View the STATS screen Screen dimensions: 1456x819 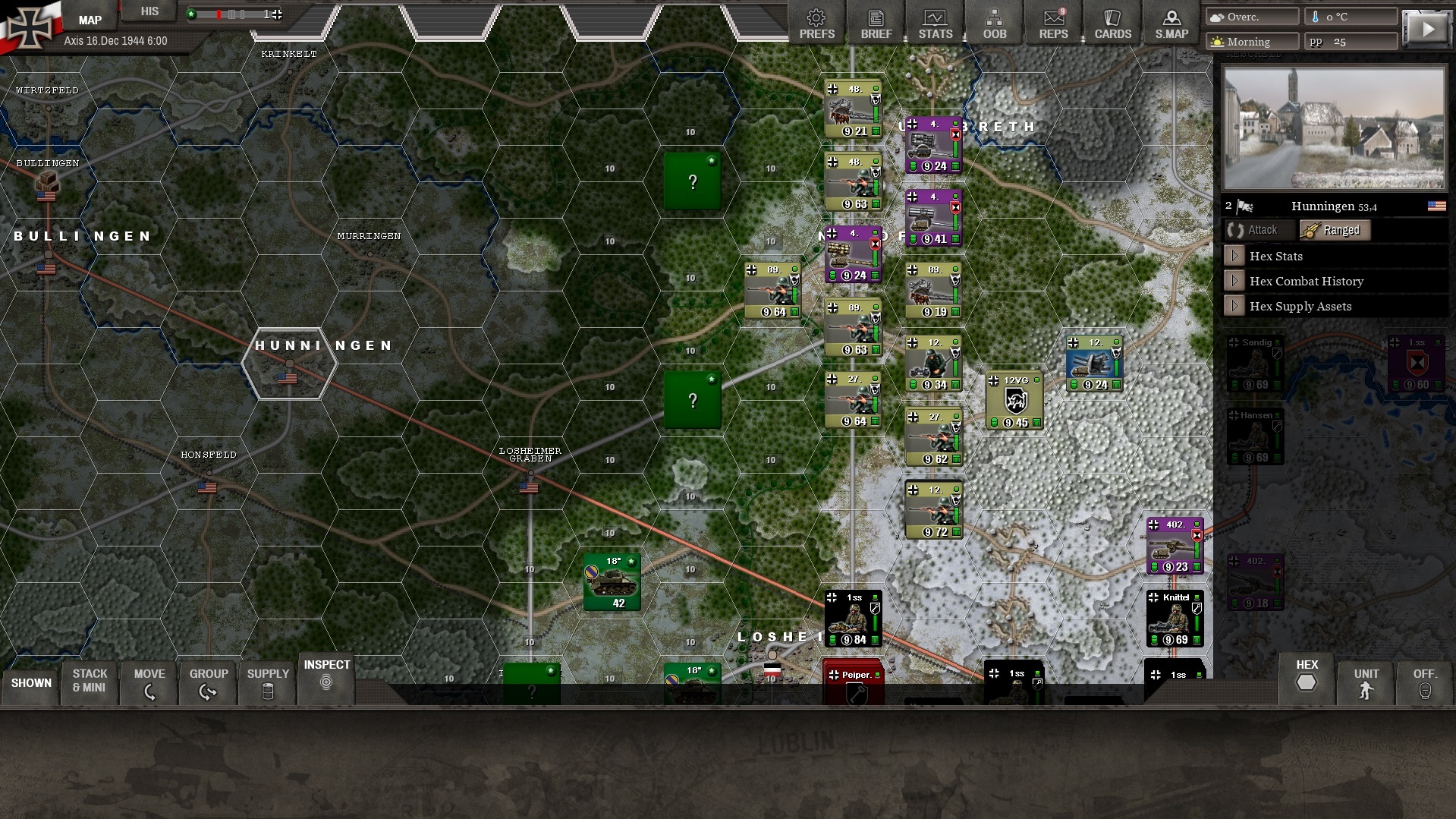click(936, 22)
